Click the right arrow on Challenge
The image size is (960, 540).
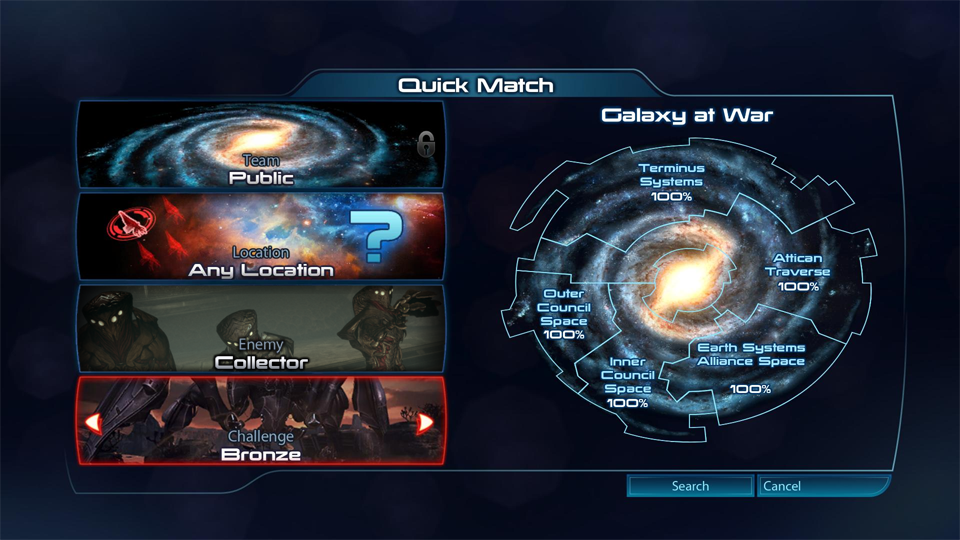click(425, 422)
